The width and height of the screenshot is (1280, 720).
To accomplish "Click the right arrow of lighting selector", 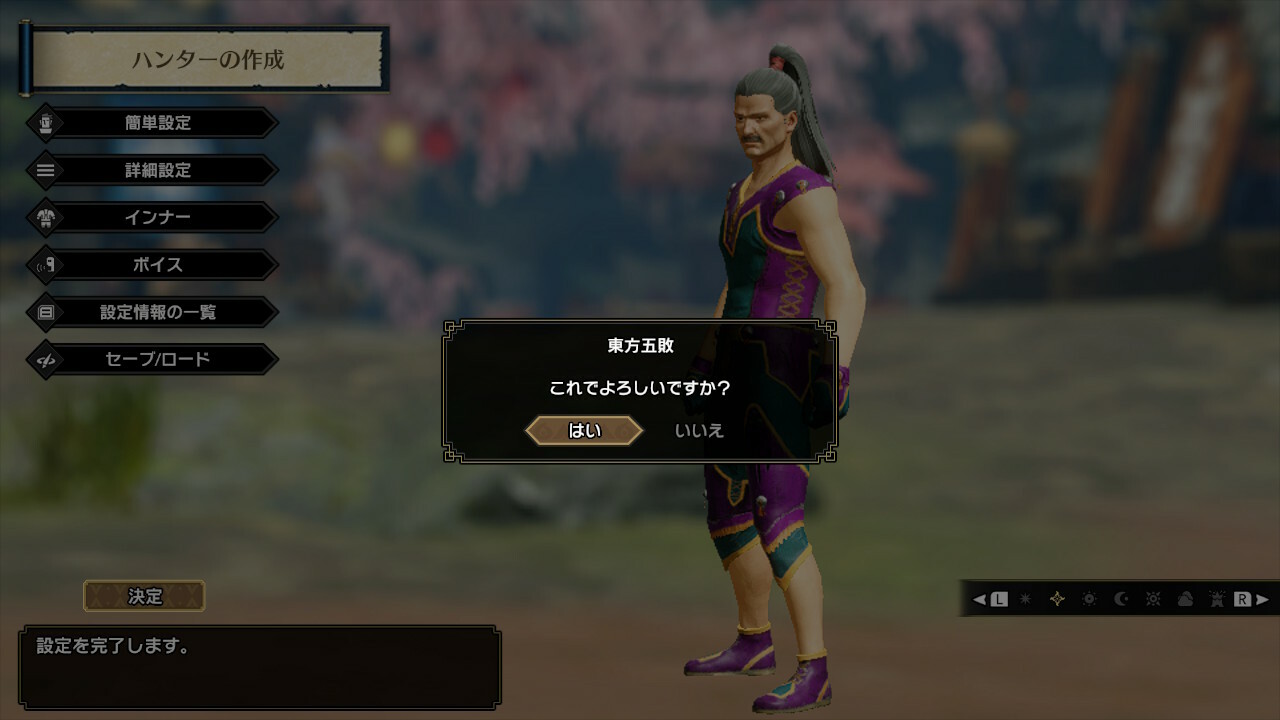I will point(1262,599).
